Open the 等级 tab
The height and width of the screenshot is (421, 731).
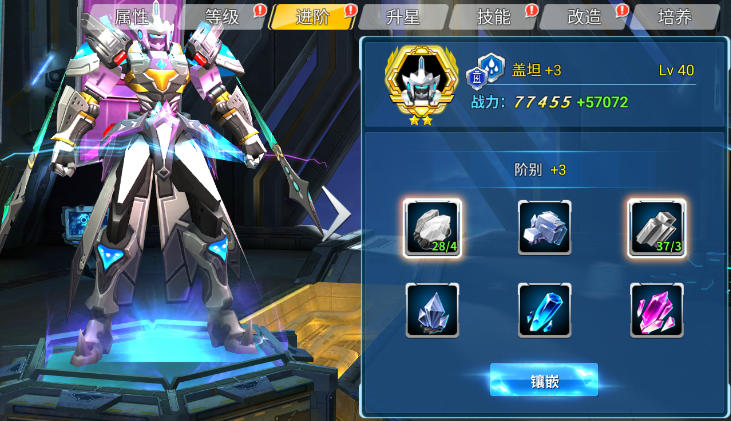tap(222, 16)
